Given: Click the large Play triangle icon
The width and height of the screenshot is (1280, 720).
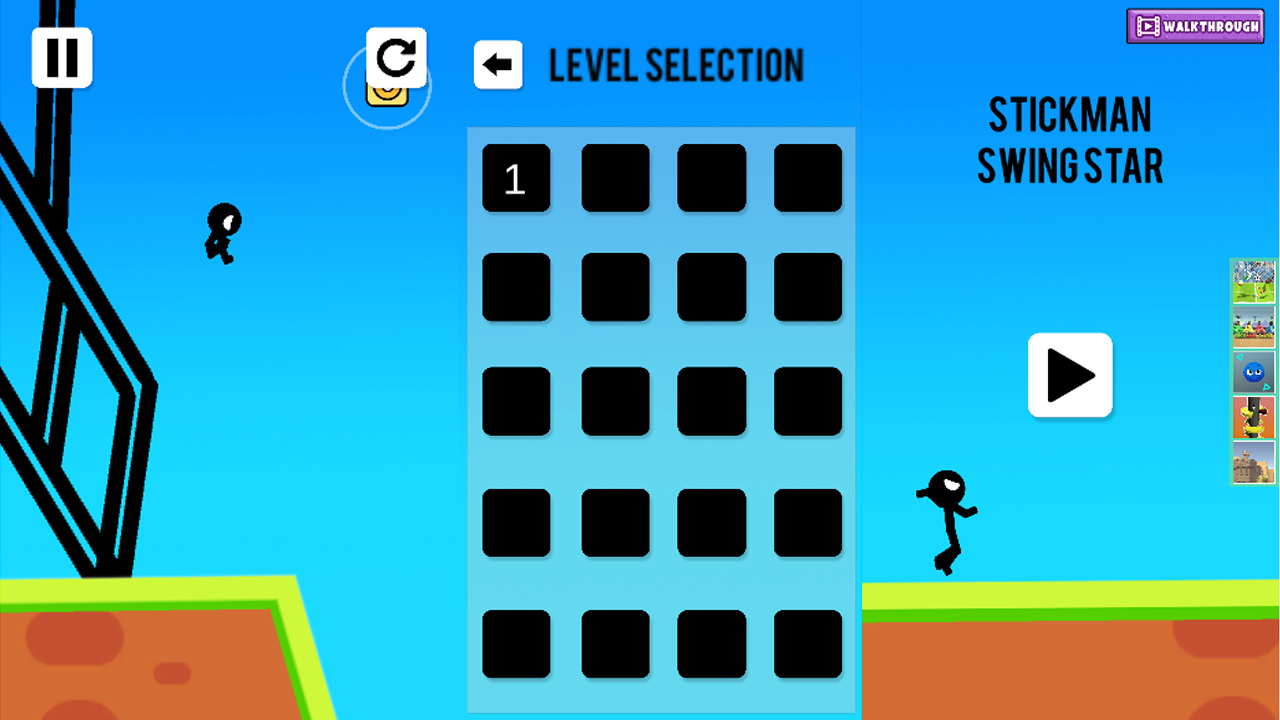Looking at the screenshot, I should click(1070, 376).
